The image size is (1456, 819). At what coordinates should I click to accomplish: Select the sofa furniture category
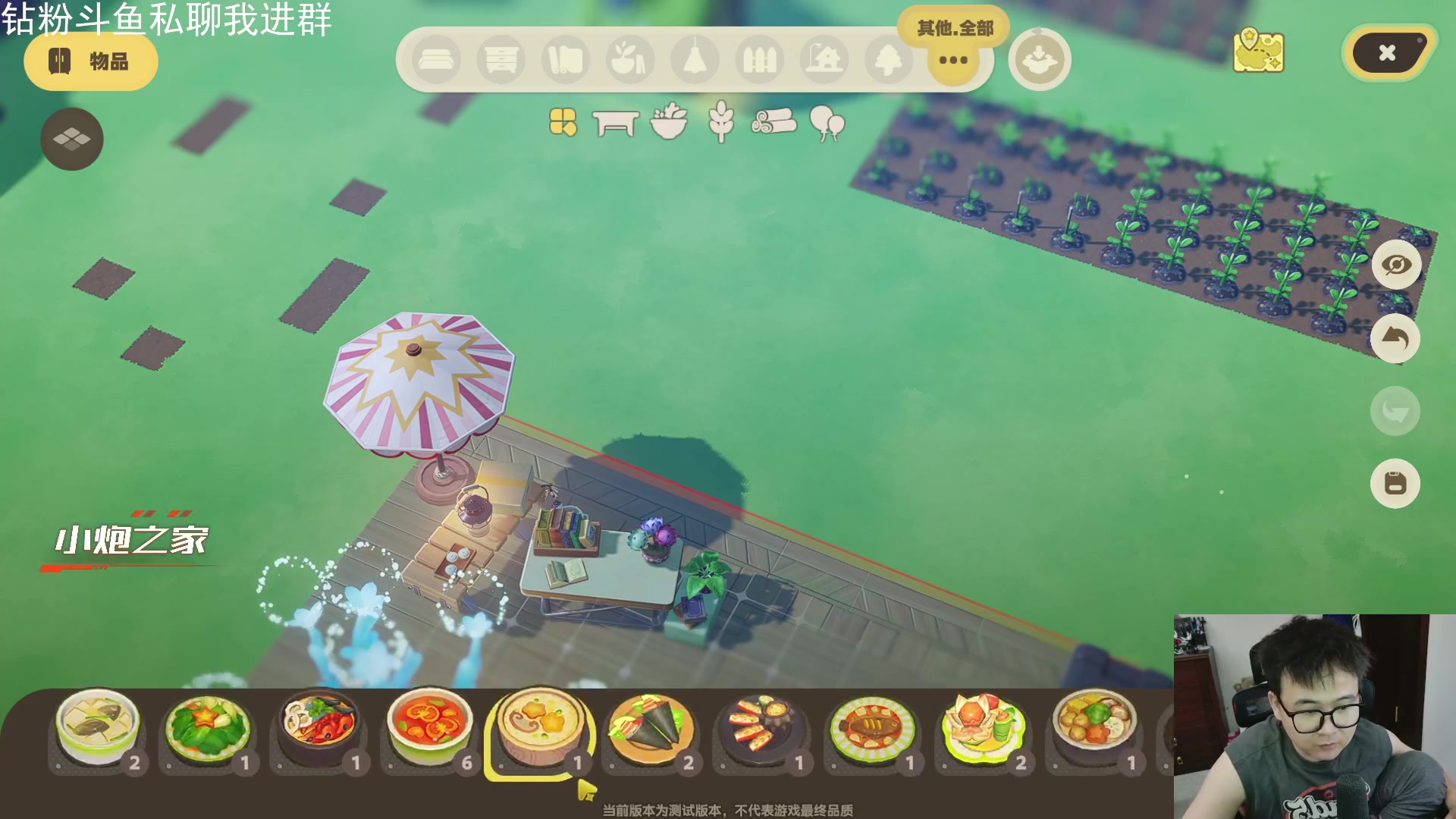click(436, 60)
